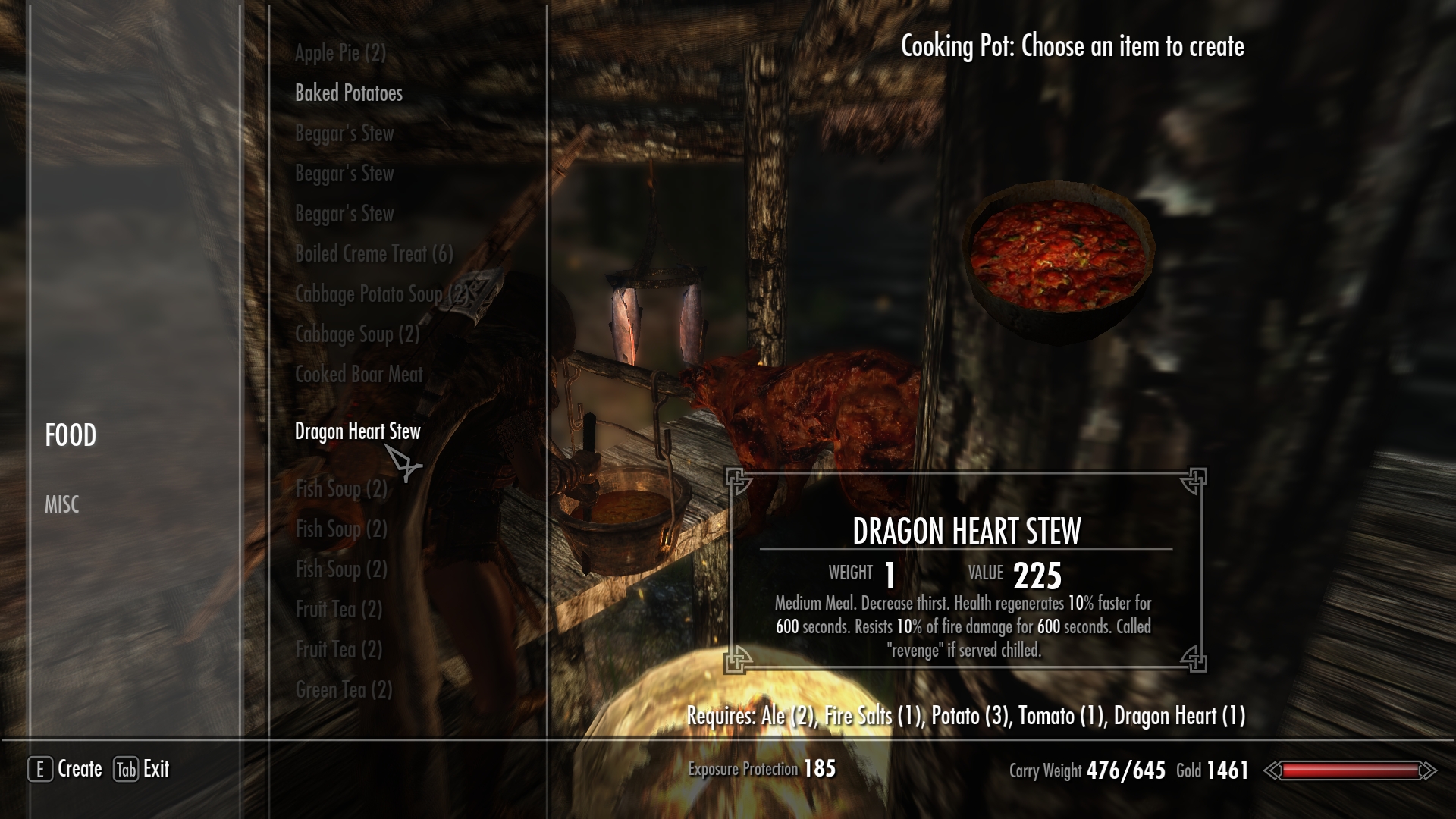Click the Dragon Heart Stew entry
1456x819 pixels.
[x=357, y=431]
